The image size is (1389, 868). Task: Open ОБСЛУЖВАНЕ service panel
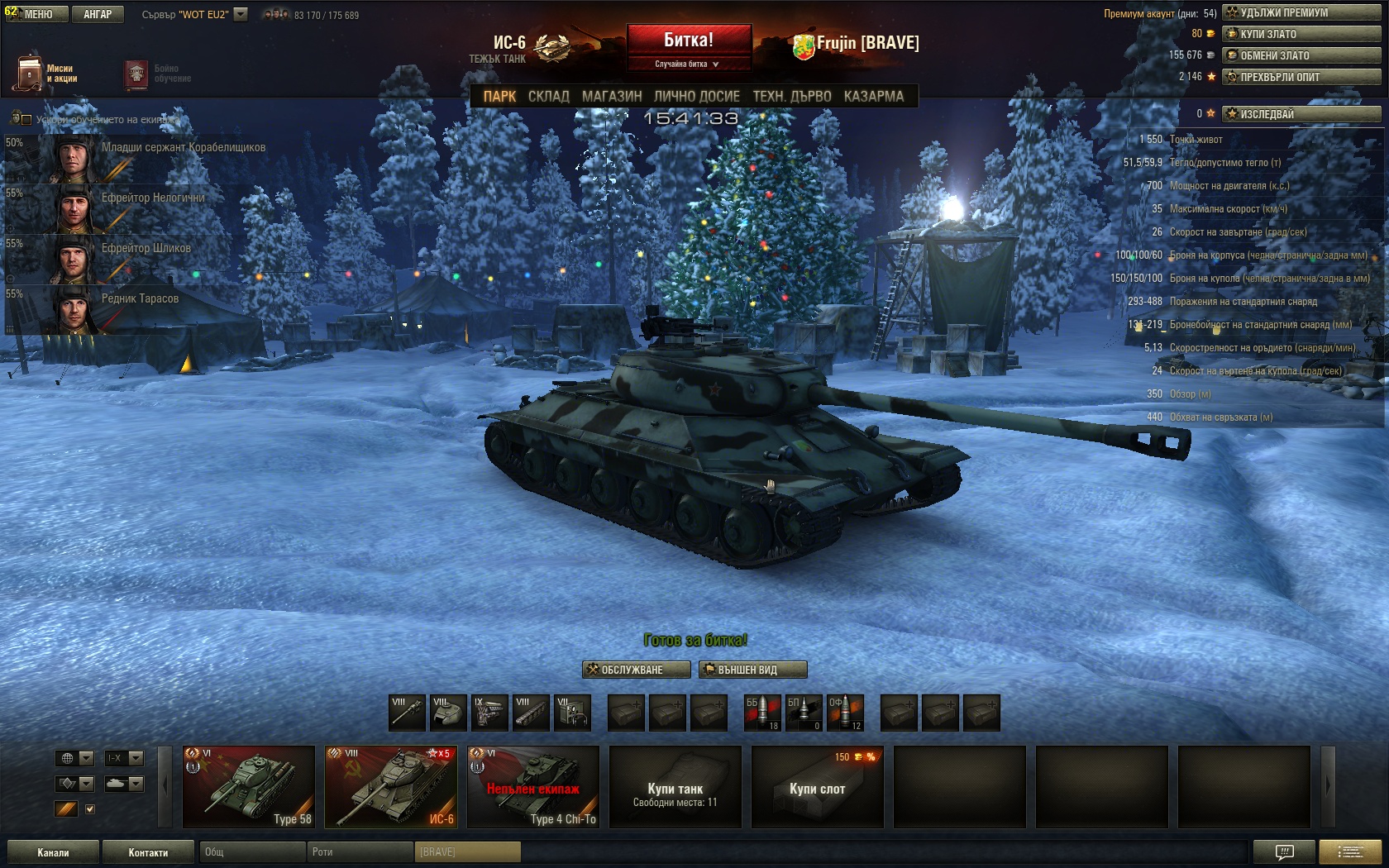click(x=637, y=670)
